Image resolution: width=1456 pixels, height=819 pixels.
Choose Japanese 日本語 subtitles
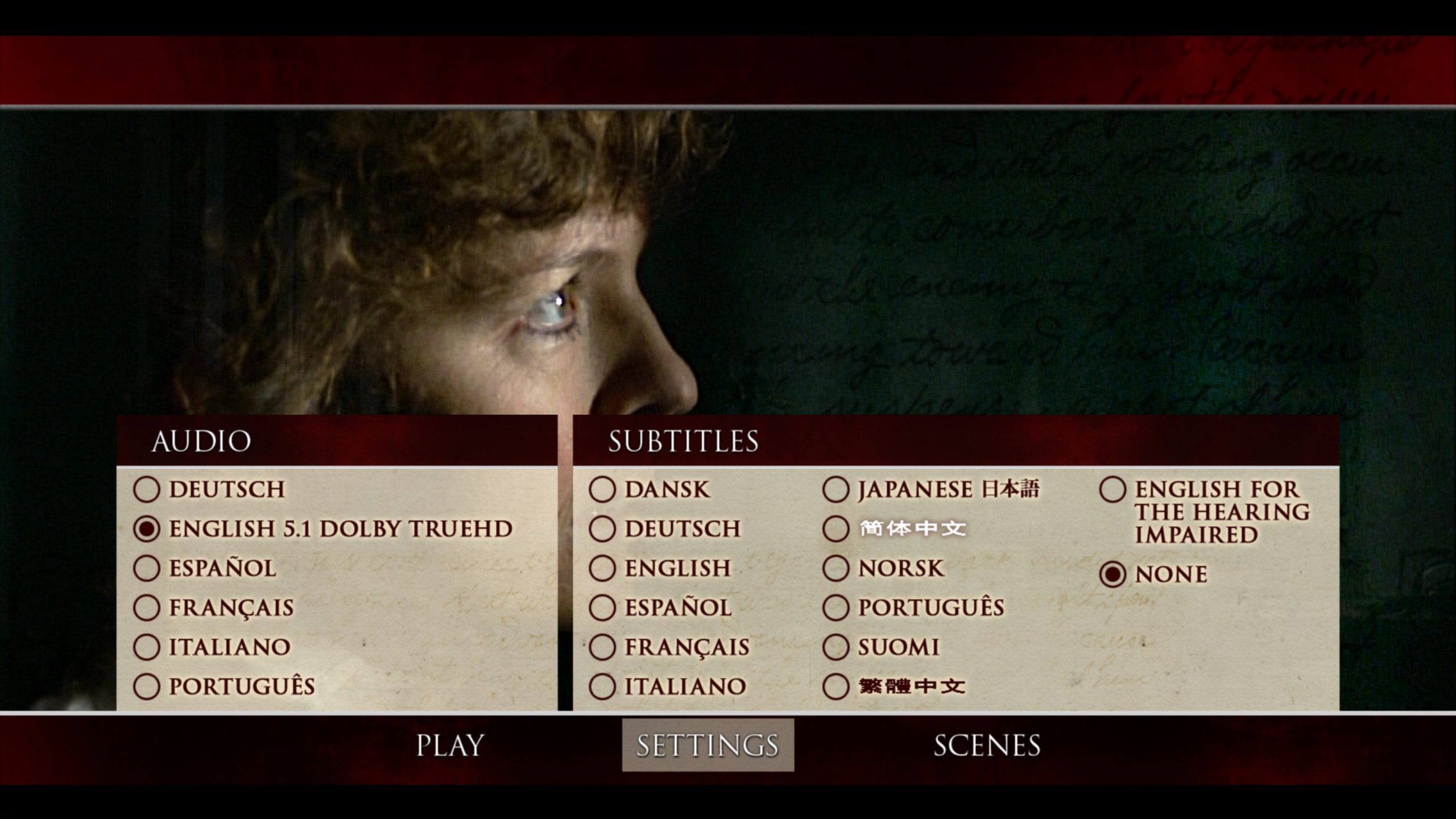click(x=836, y=490)
